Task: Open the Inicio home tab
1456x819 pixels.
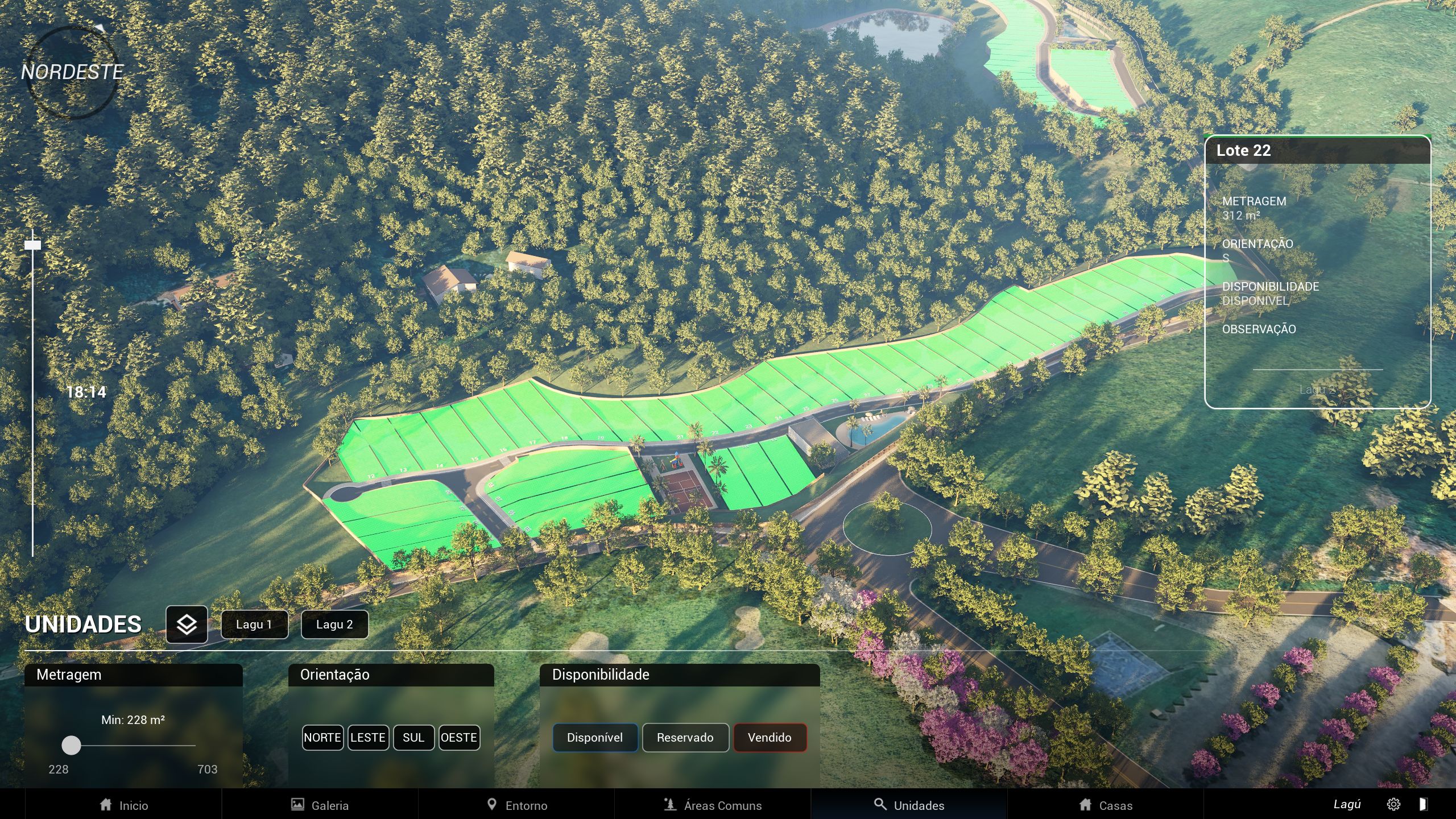Action: coord(123,805)
